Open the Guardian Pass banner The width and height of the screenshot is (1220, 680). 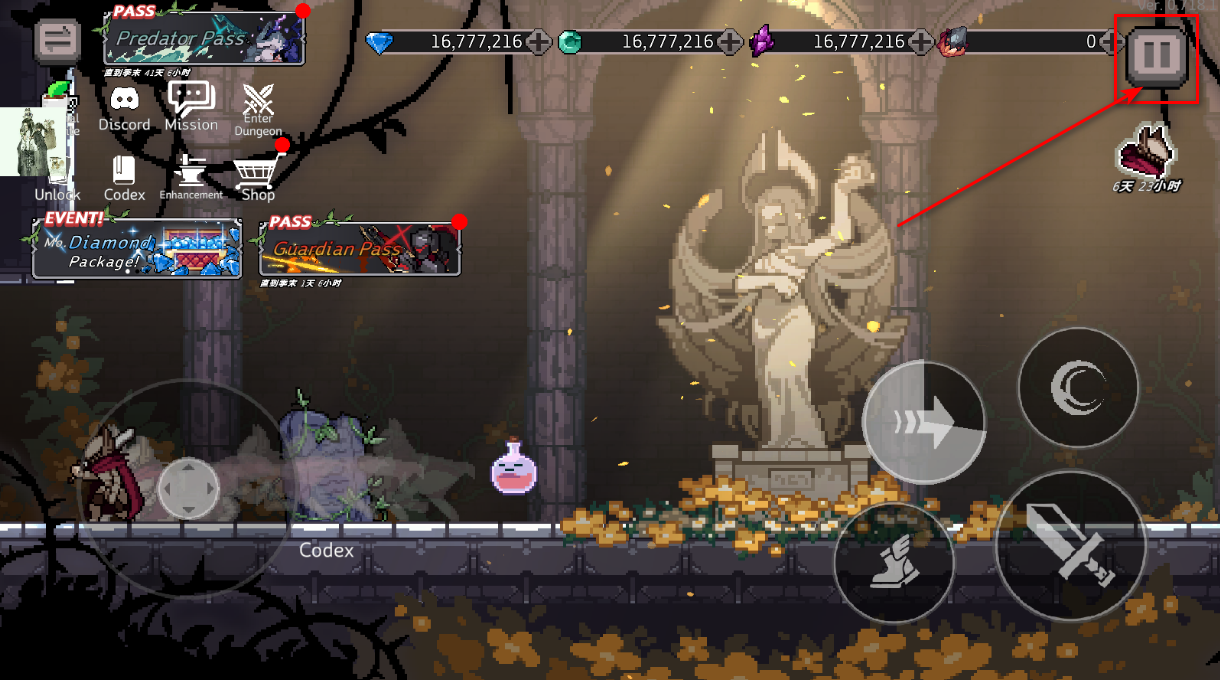point(360,249)
